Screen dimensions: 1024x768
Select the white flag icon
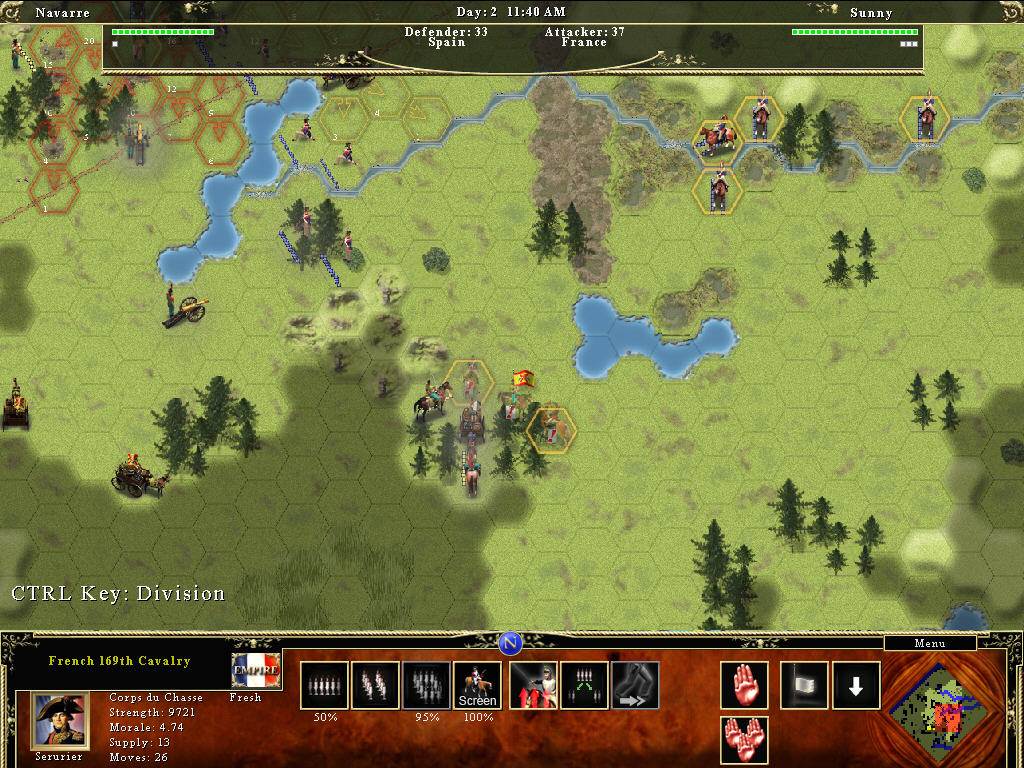click(x=804, y=686)
